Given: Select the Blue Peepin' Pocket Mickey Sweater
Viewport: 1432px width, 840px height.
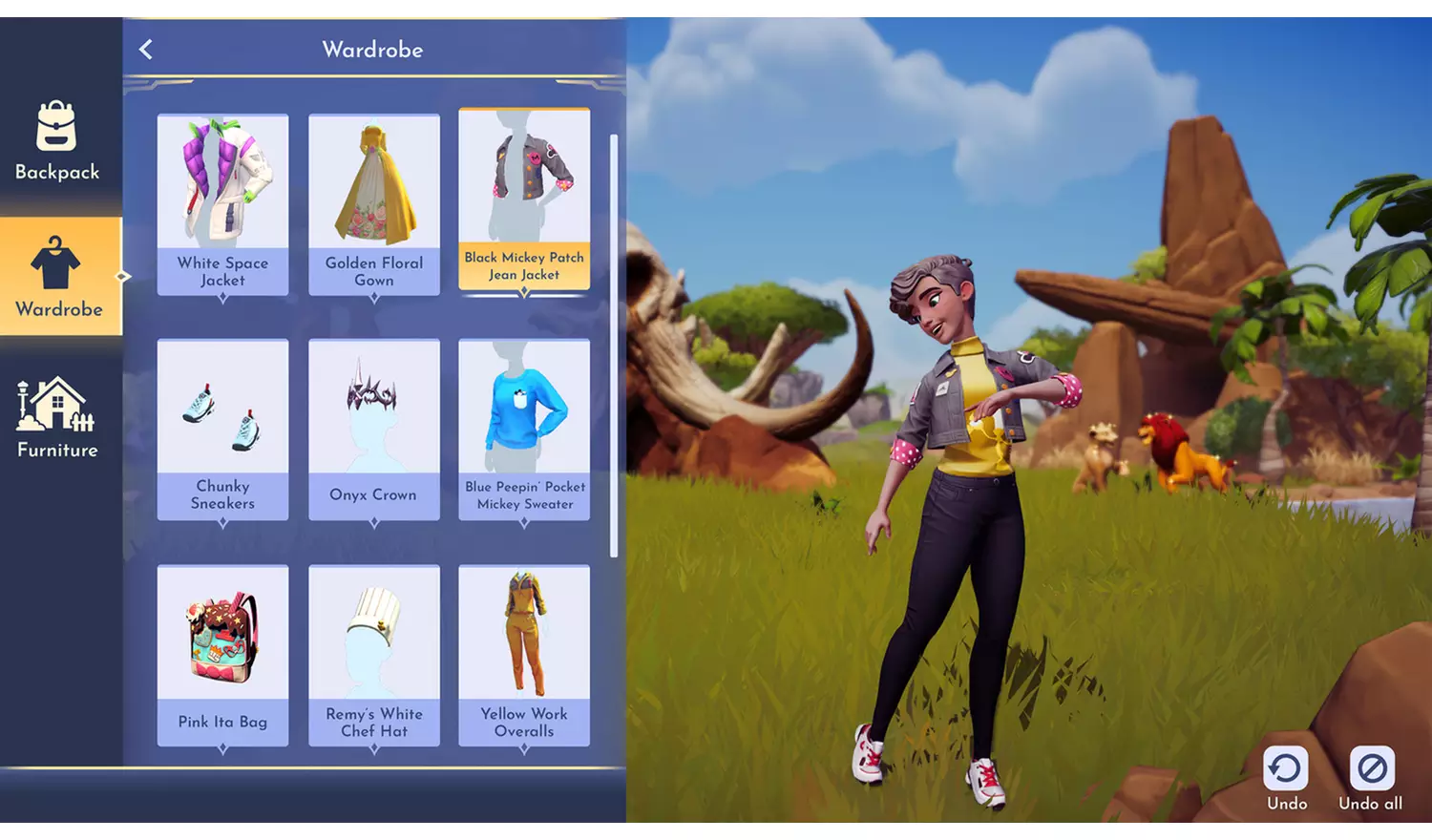Looking at the screenshot, I should pyautogui.click(x=524, y=429).
